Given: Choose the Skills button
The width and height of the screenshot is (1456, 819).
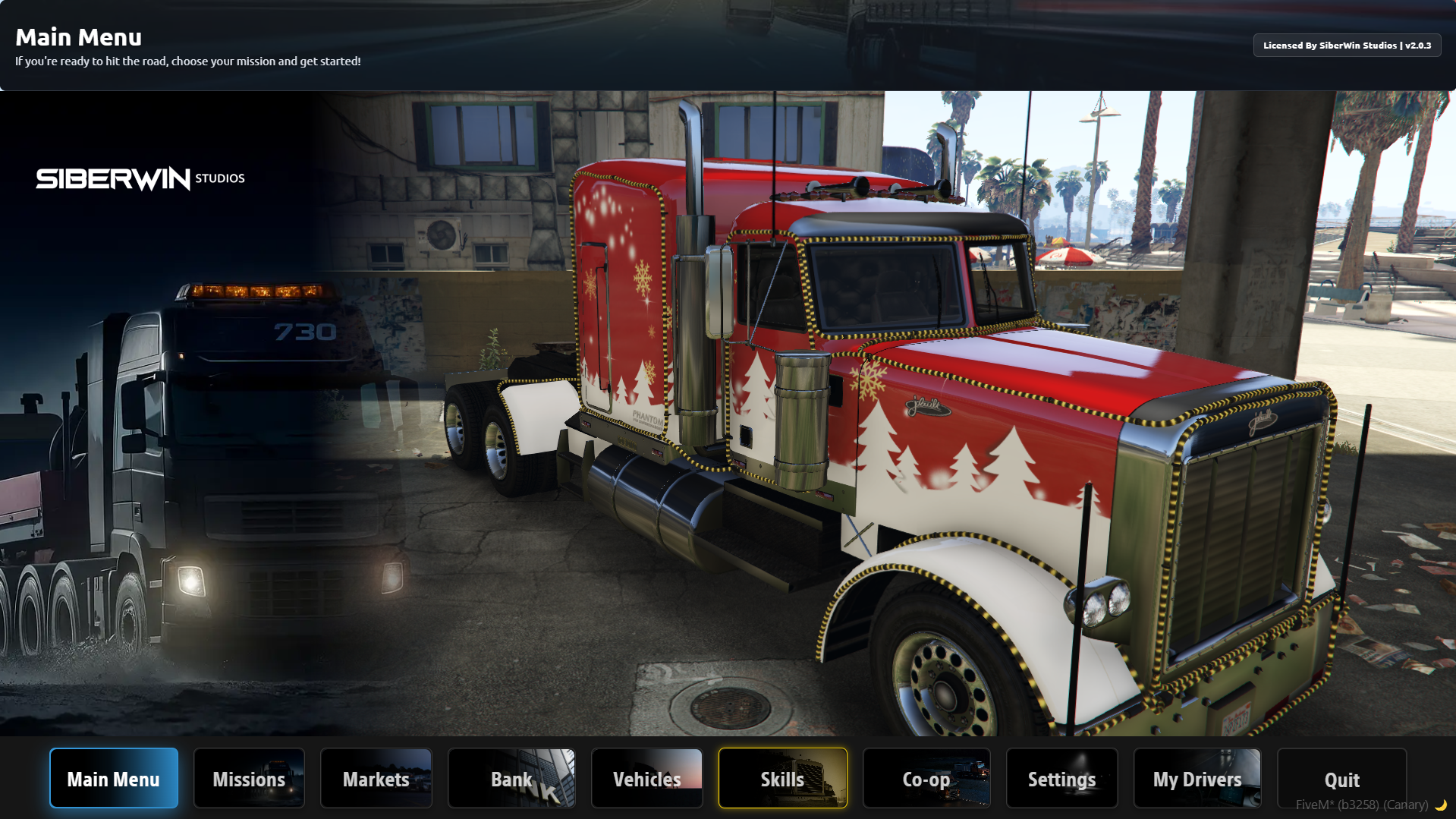Looking at the screenshot, I should coord(782,779).
